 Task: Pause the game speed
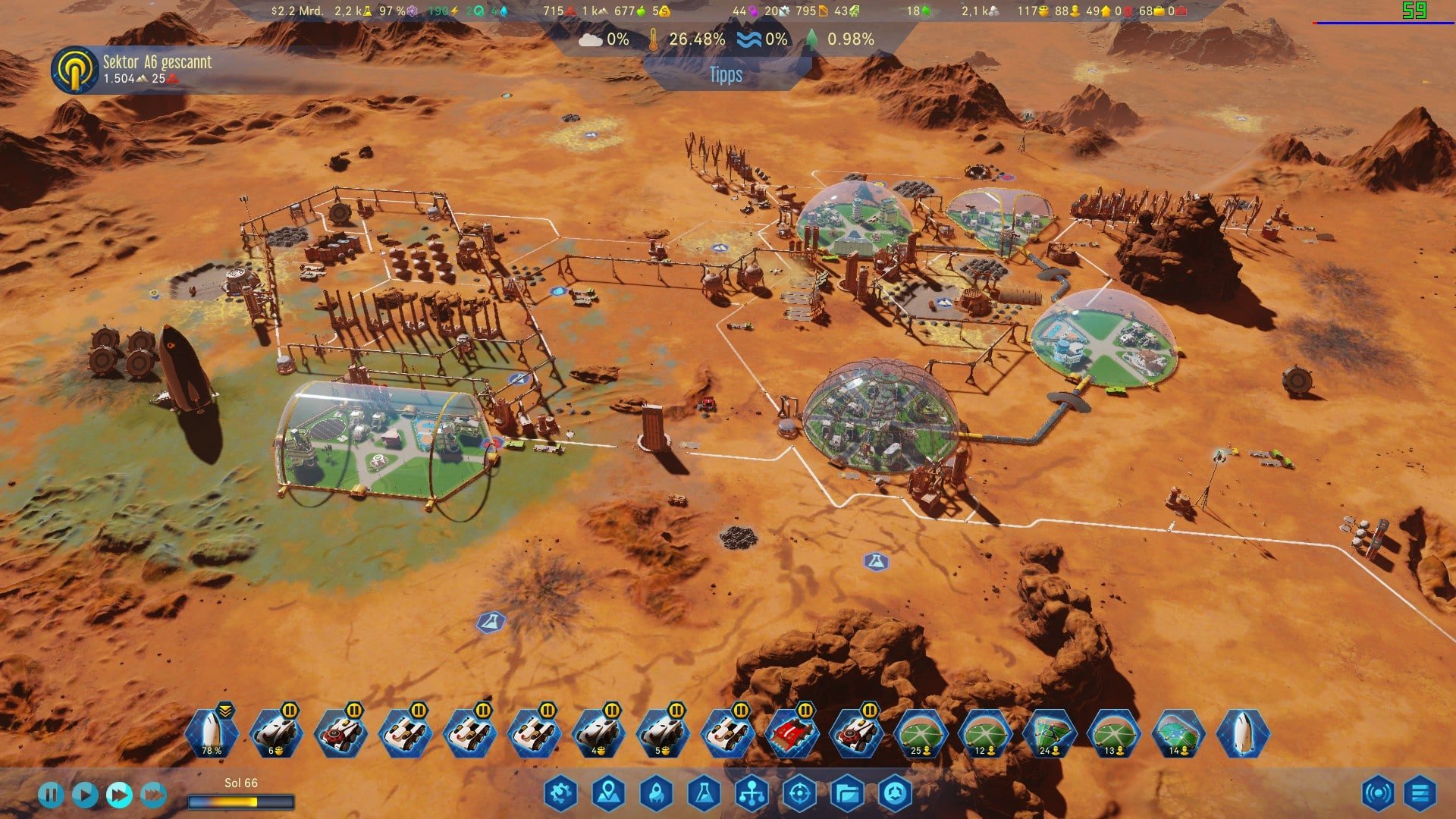coord(51,795)
